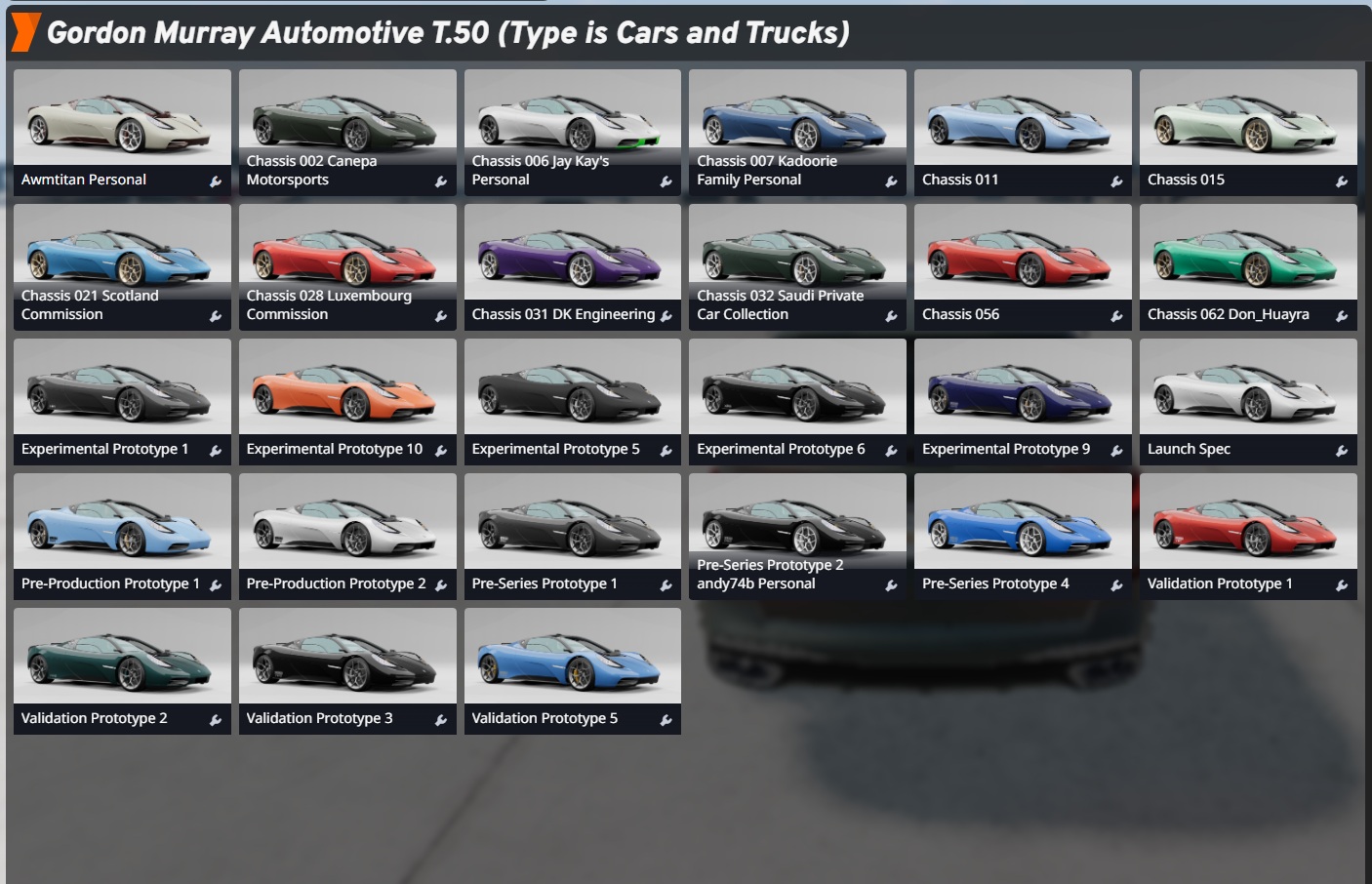1372x884 pixels.
Task: Select Pre-Production Prototype 2
Action: pos(347,536)
